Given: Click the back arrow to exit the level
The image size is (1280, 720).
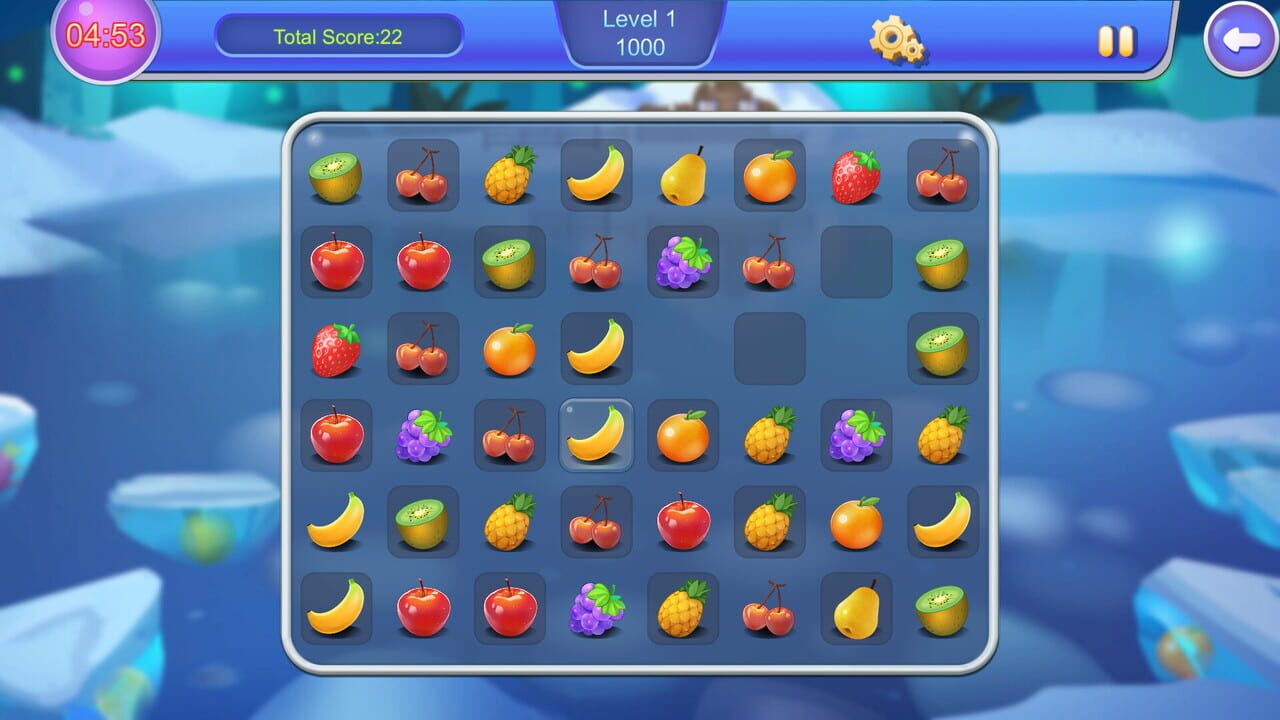Looking at the screenshot, I should (x=1240, y=40).
